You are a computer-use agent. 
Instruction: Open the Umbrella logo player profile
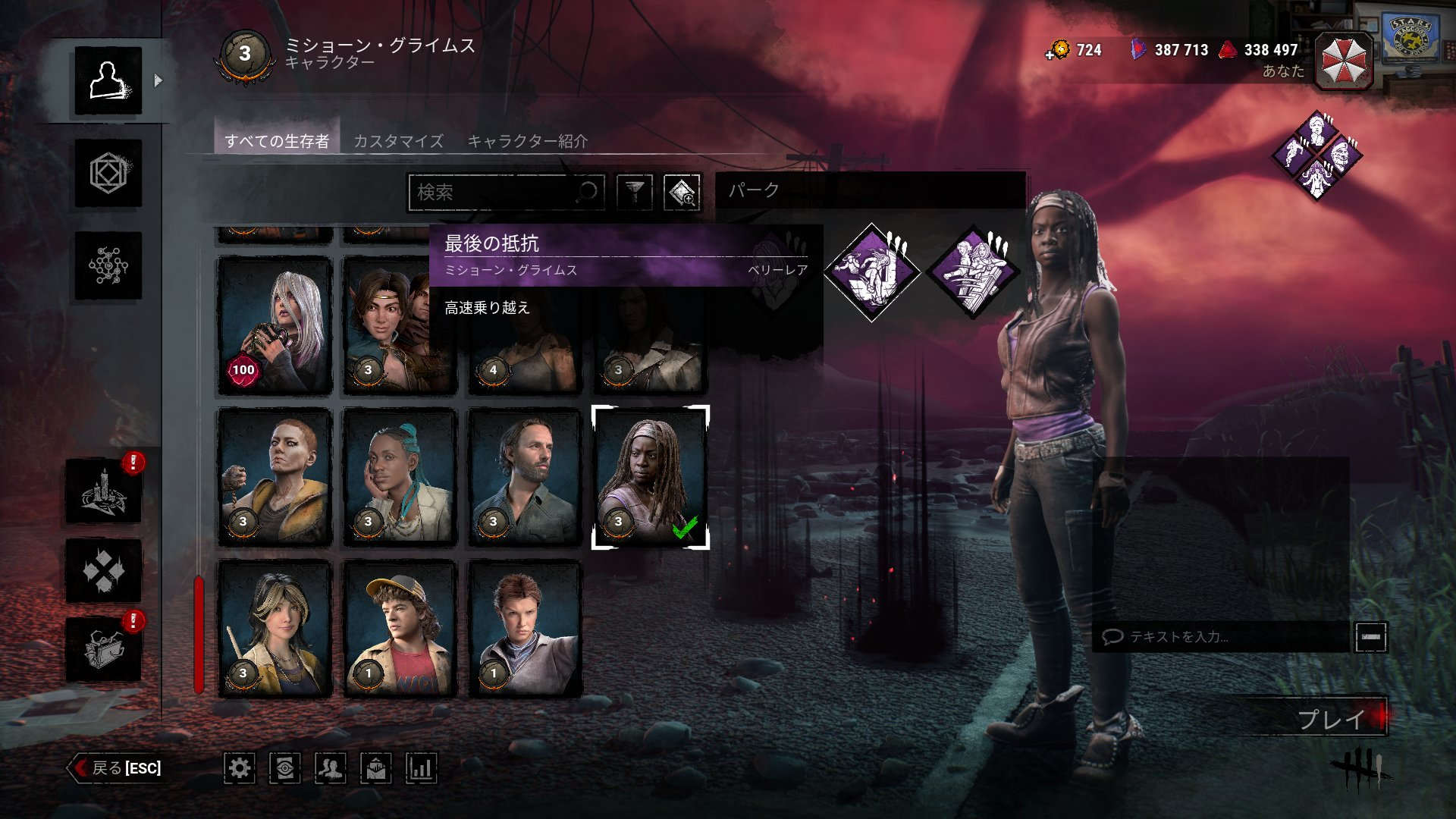pos(1344,61)
